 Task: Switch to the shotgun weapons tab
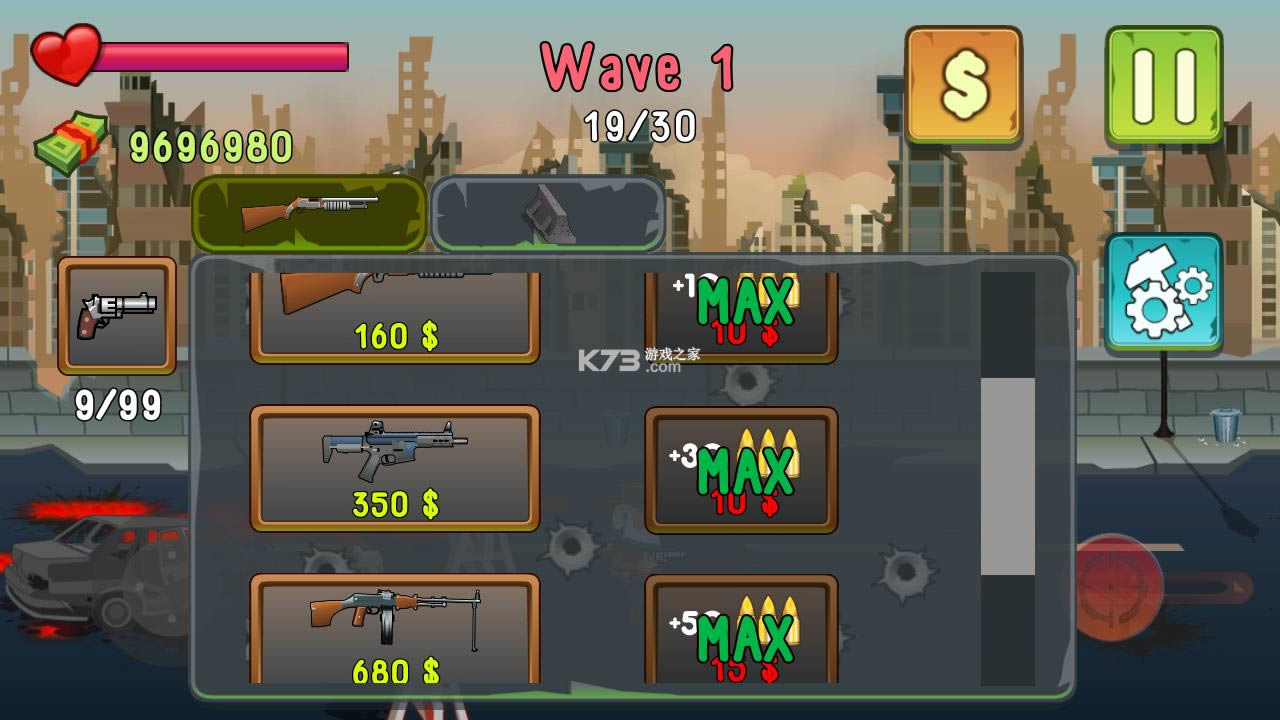pos(310,212)
